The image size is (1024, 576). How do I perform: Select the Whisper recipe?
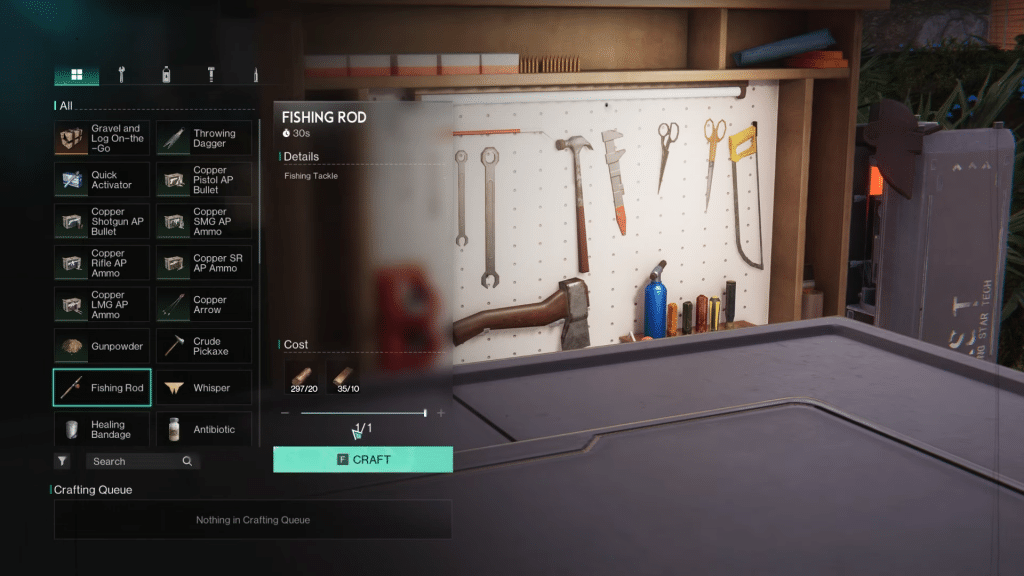point(204,388)
